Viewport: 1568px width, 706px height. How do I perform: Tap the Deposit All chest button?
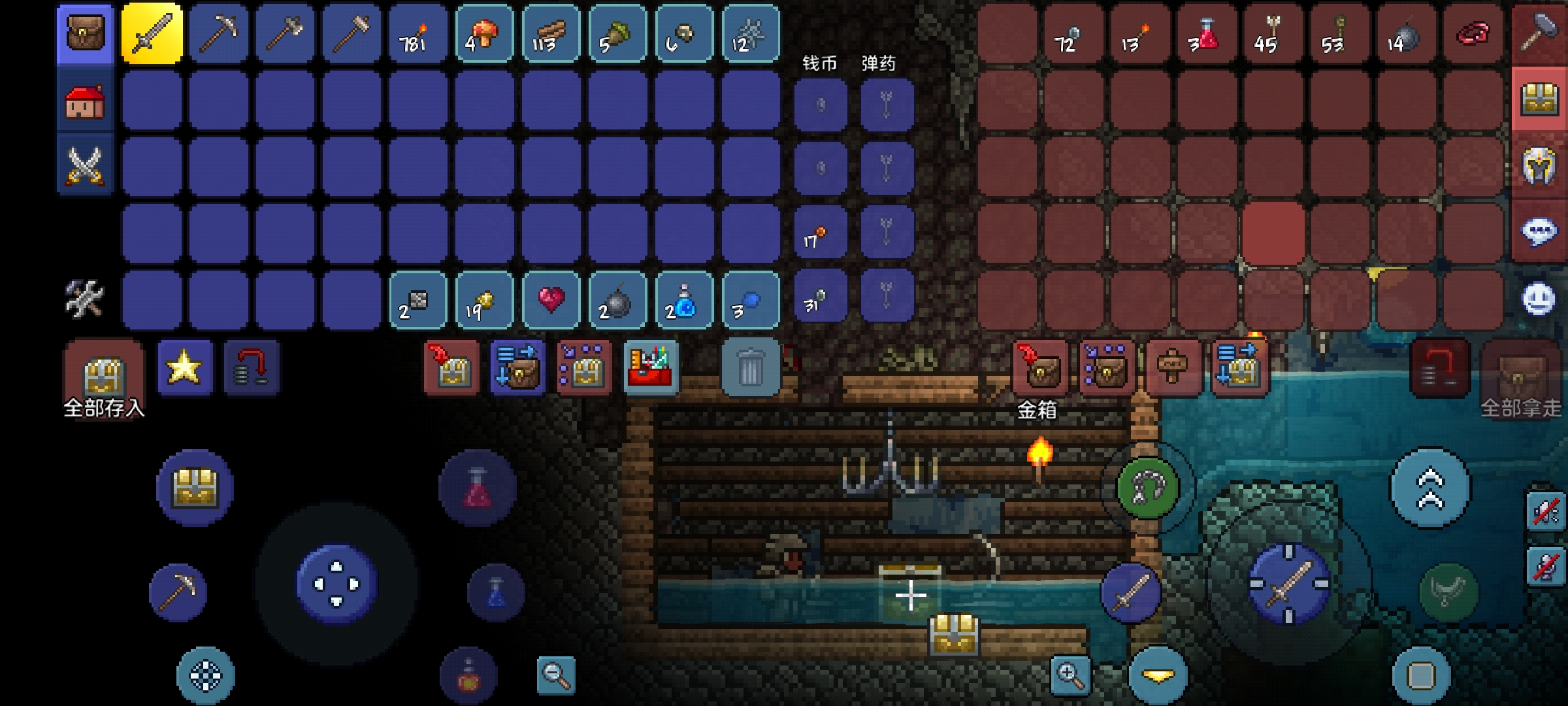104,377
